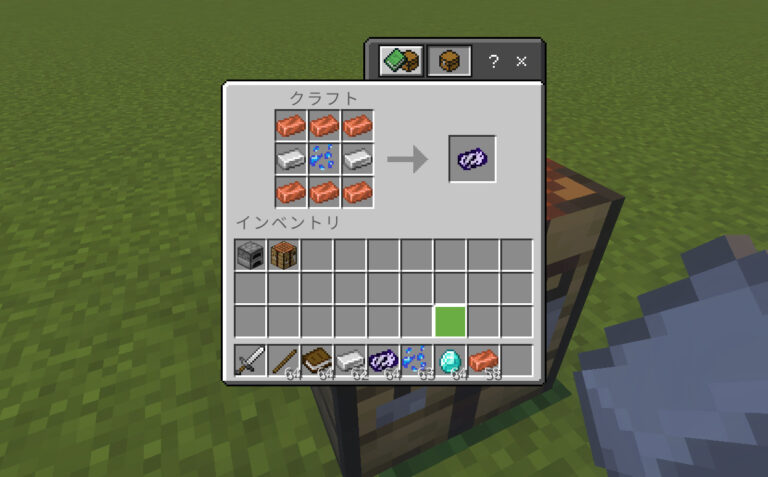This screenshot has height=477, width=768.
Task: Switch to the chest-only inventory tab
Action: click(449, 62)
